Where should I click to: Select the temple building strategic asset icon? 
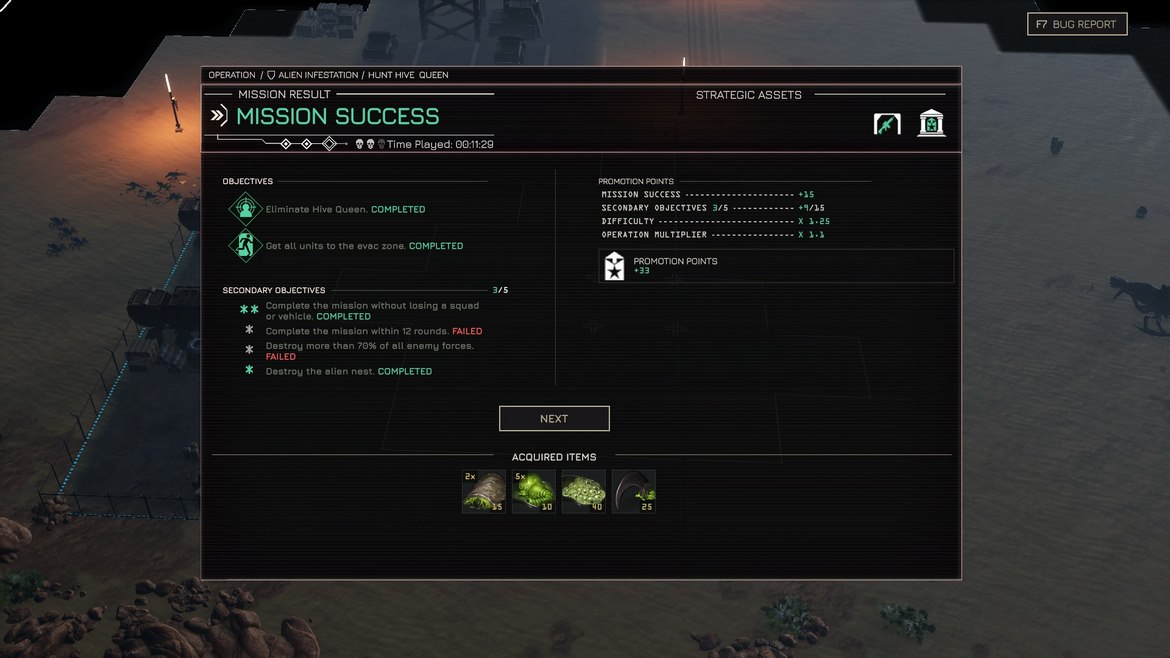coord(932,124)
